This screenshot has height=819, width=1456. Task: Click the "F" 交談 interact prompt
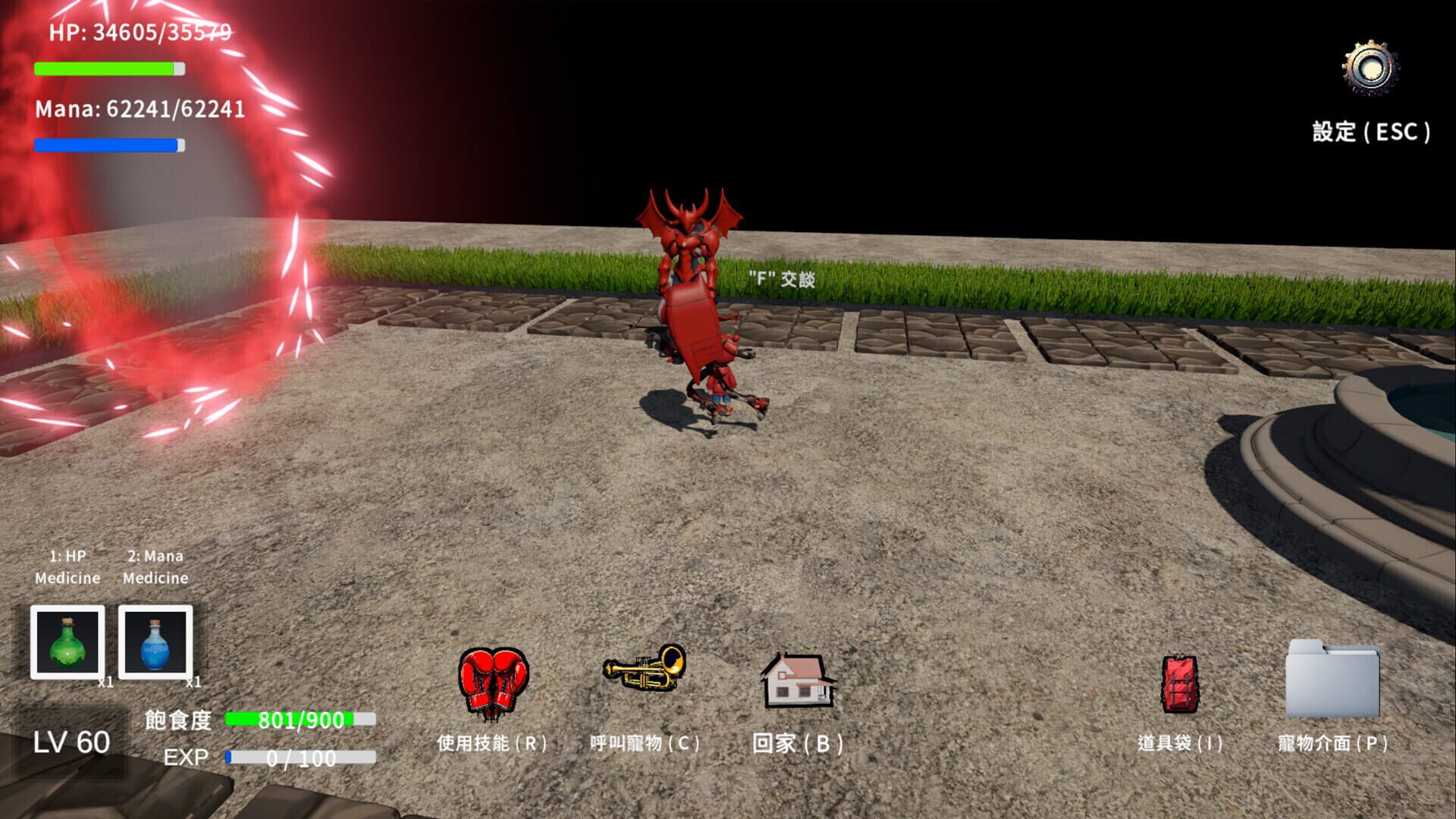(x=781, y=278)
